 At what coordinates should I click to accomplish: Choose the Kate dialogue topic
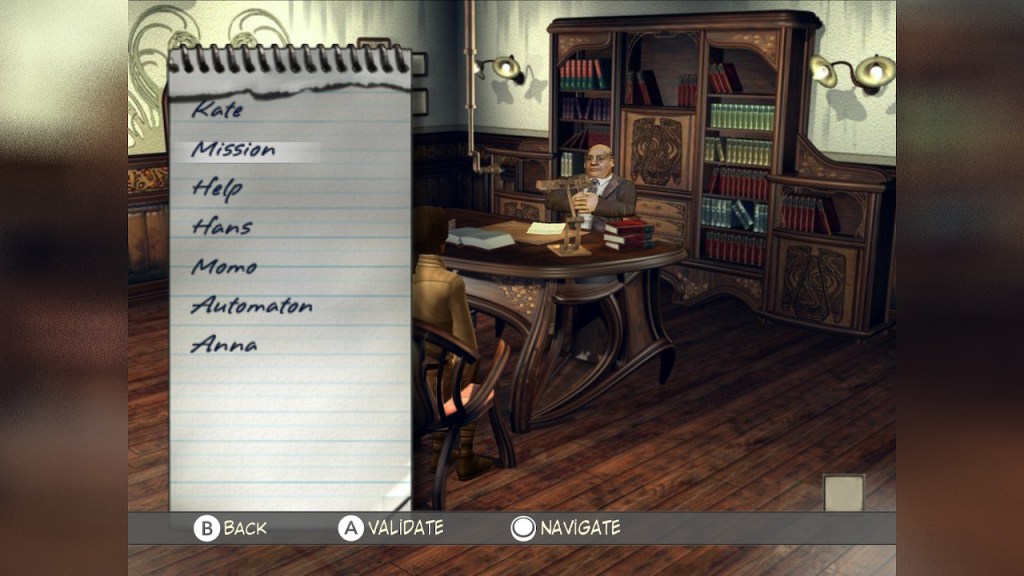(217, 110)
